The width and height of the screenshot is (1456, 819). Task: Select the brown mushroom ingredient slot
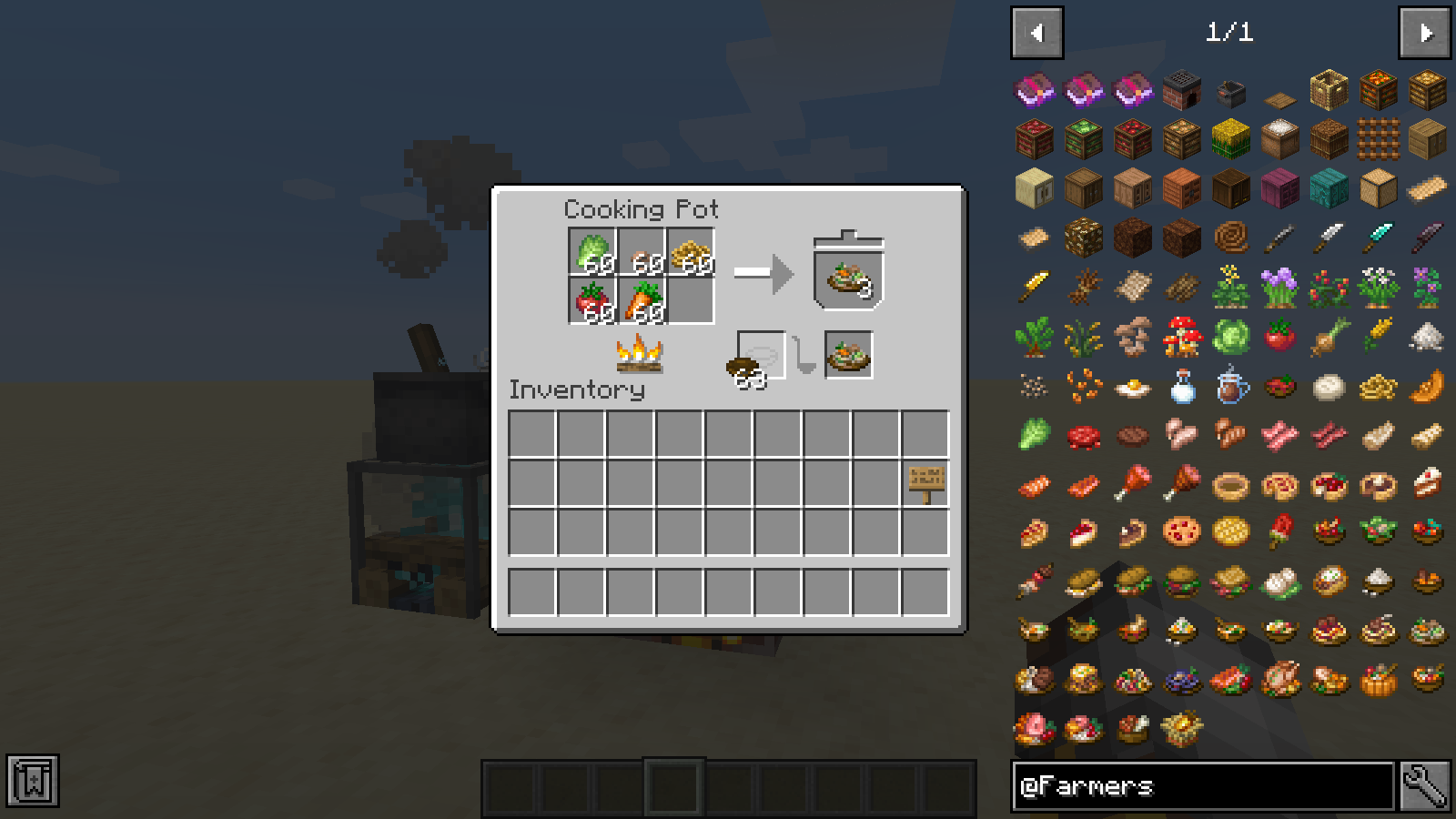[x=642, y=251]
